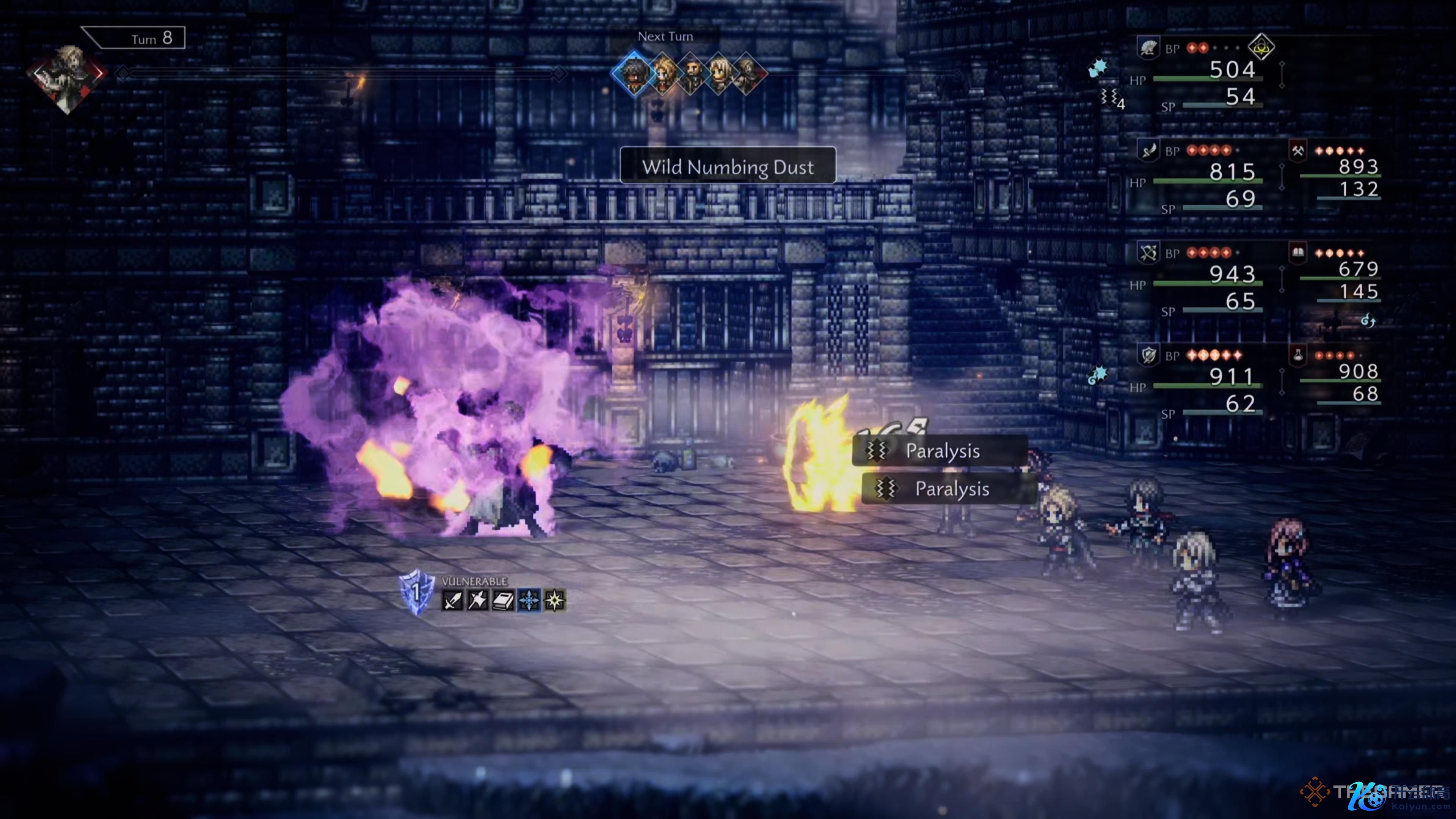Select the axe weakness icon
Image resolution: width=1456 pixels, height=819 pixels.
click(x=478, y=600)
